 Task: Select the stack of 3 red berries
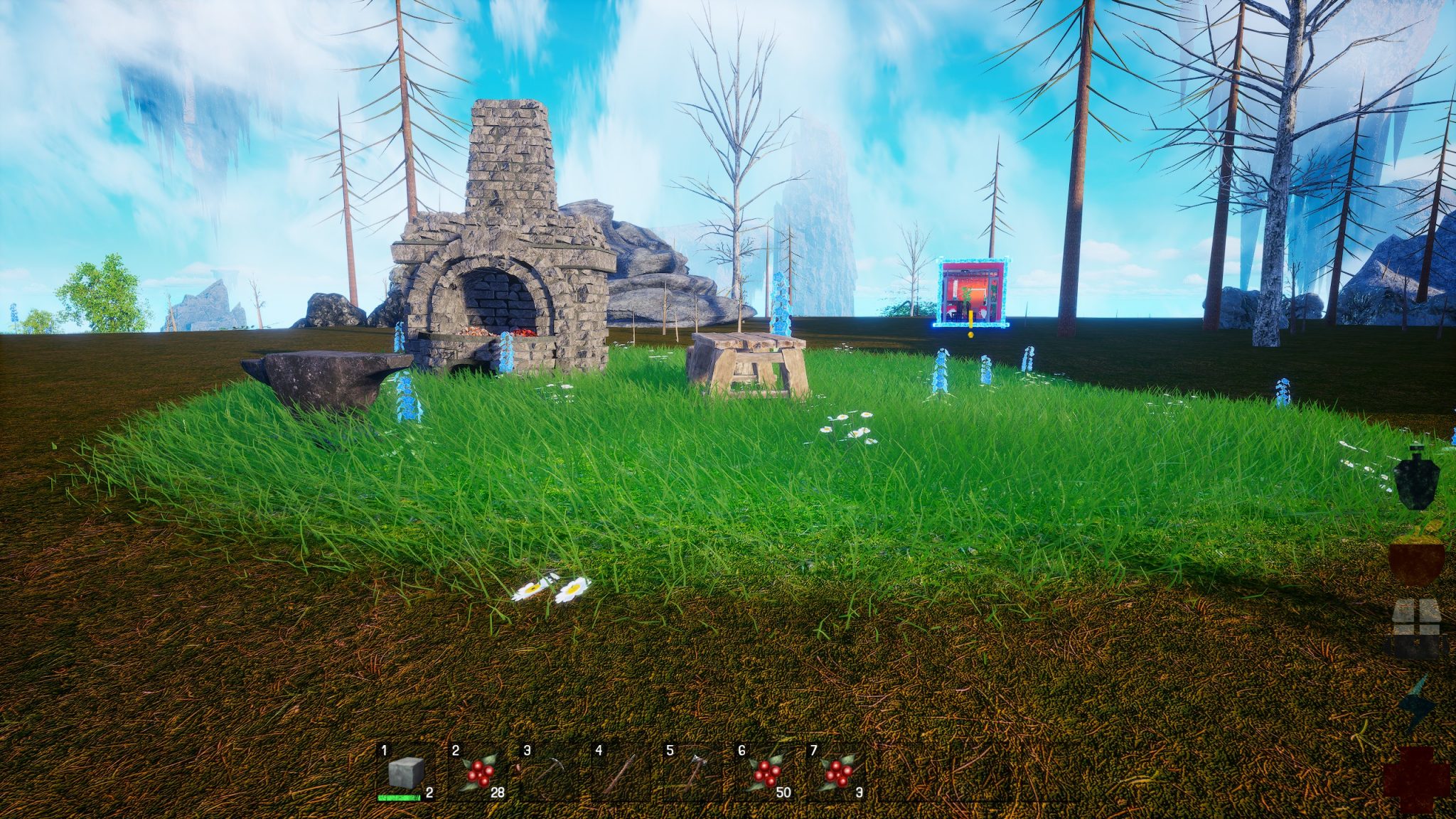[x=837, y=773]
